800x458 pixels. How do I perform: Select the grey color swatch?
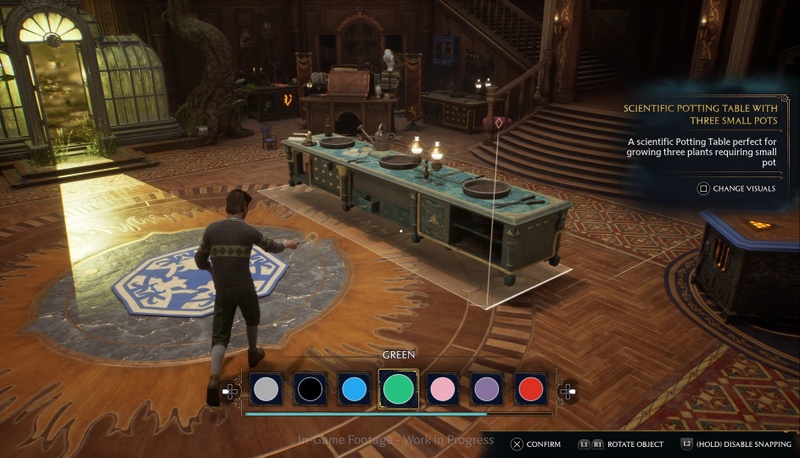[x=265, y=389]
